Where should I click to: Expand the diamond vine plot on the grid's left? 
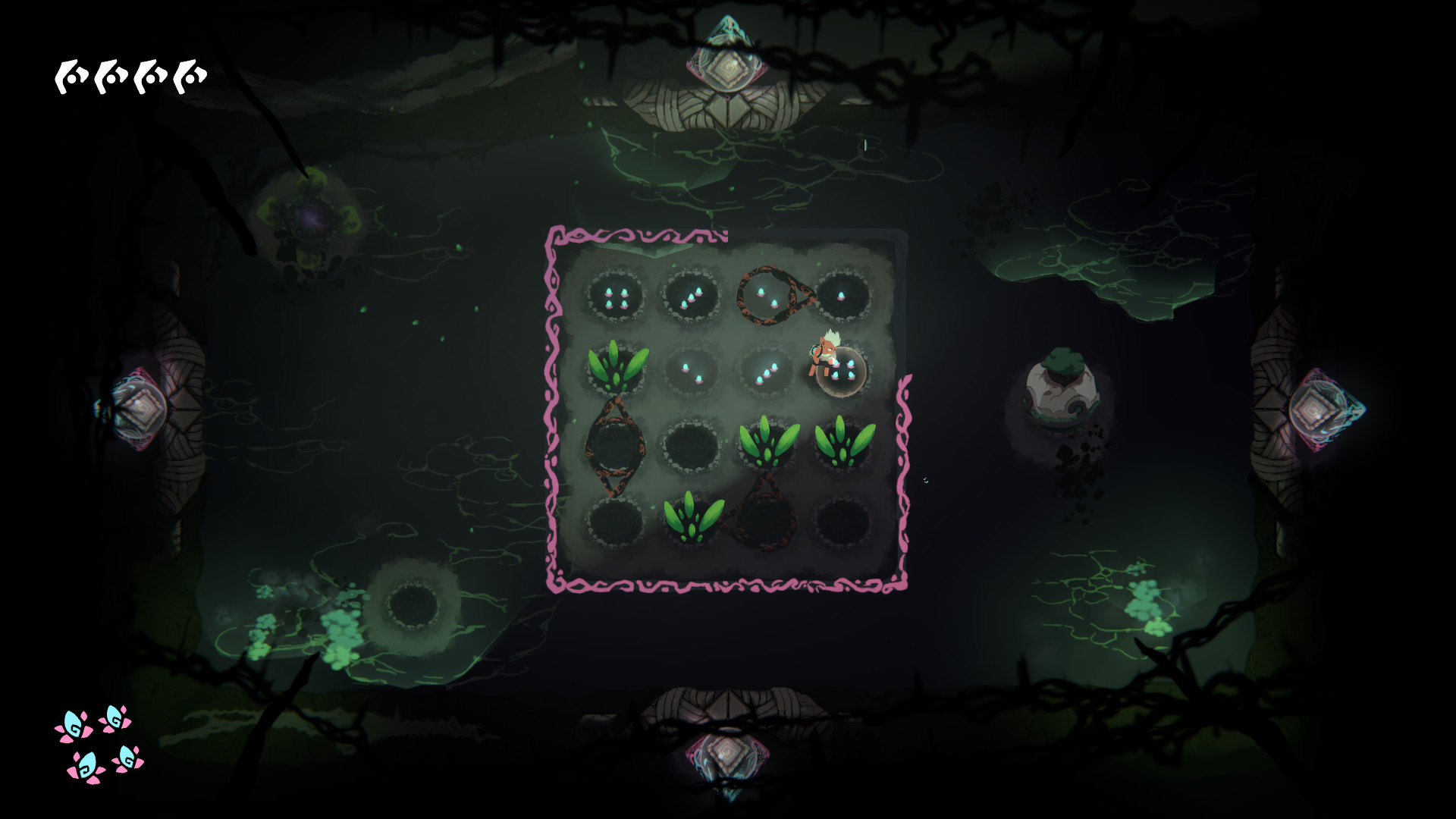[616, 446]
